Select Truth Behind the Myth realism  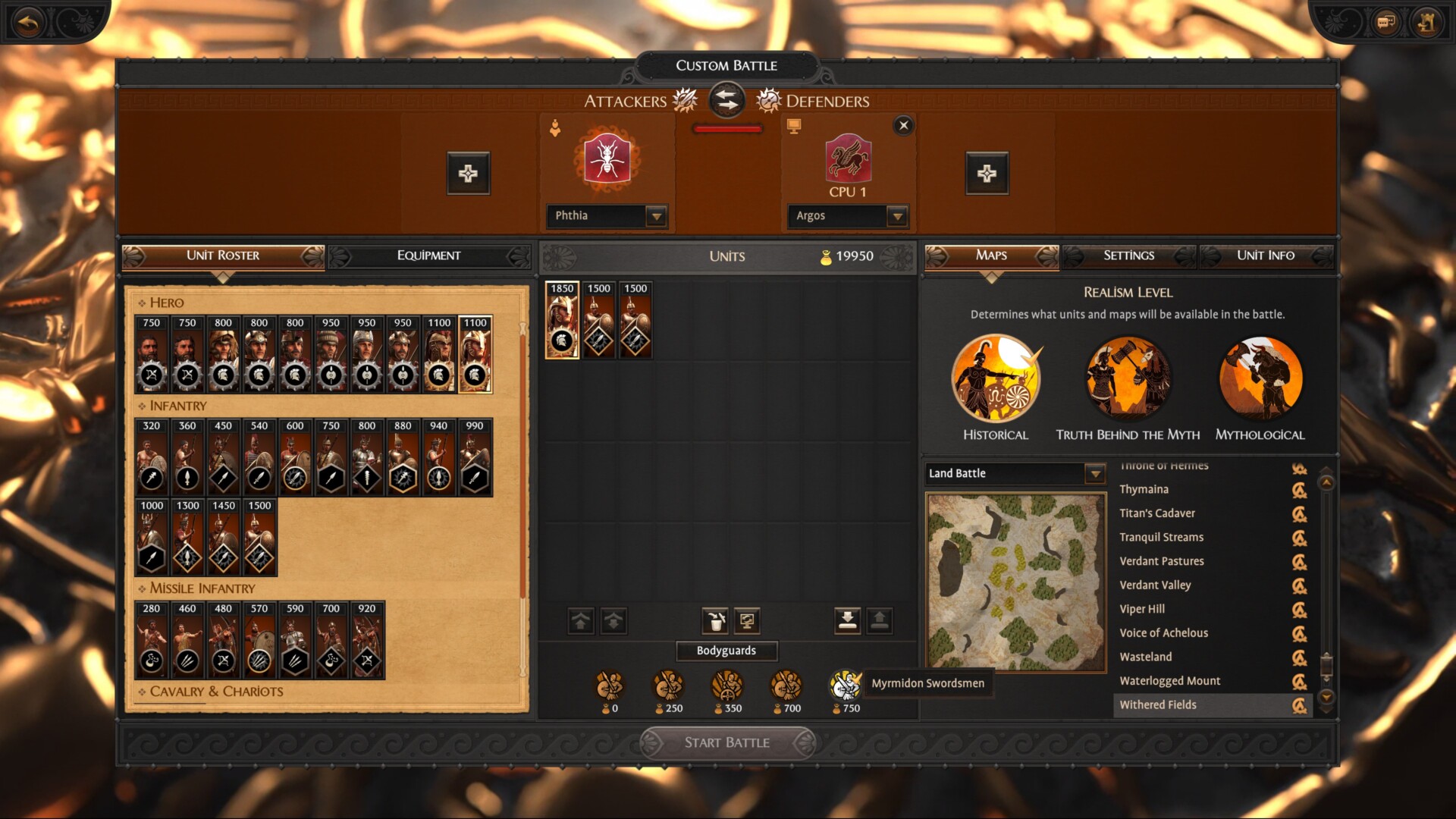coord(1128,379)
